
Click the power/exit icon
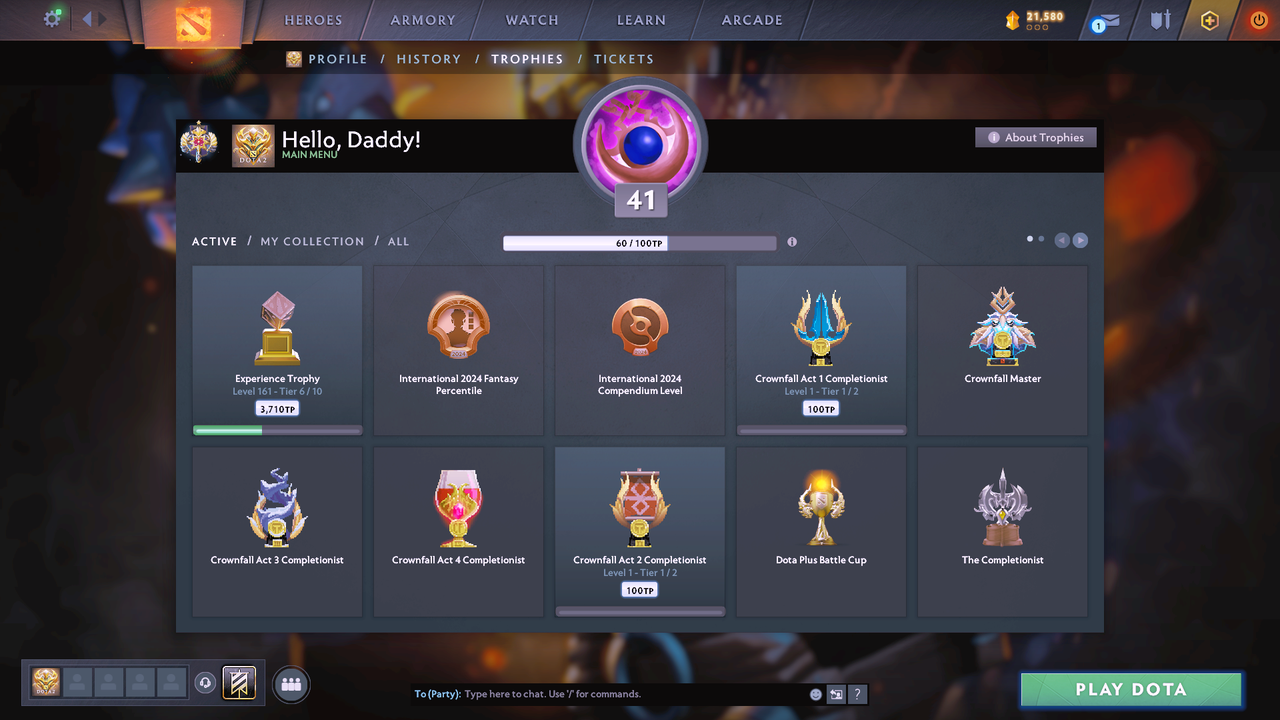click(1258, 19)
